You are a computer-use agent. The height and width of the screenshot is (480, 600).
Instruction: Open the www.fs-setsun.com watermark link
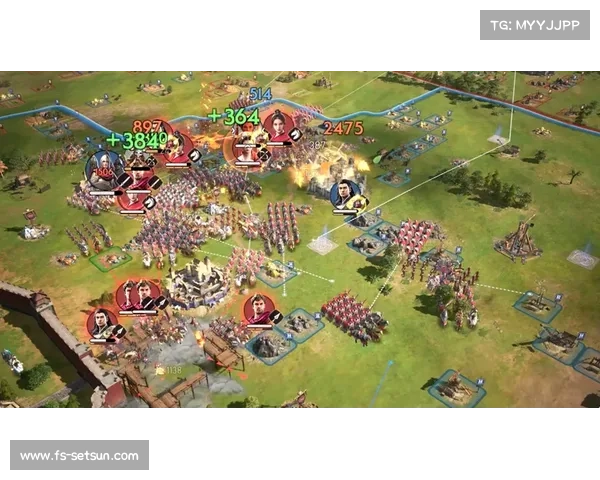[x=80, y=456]
